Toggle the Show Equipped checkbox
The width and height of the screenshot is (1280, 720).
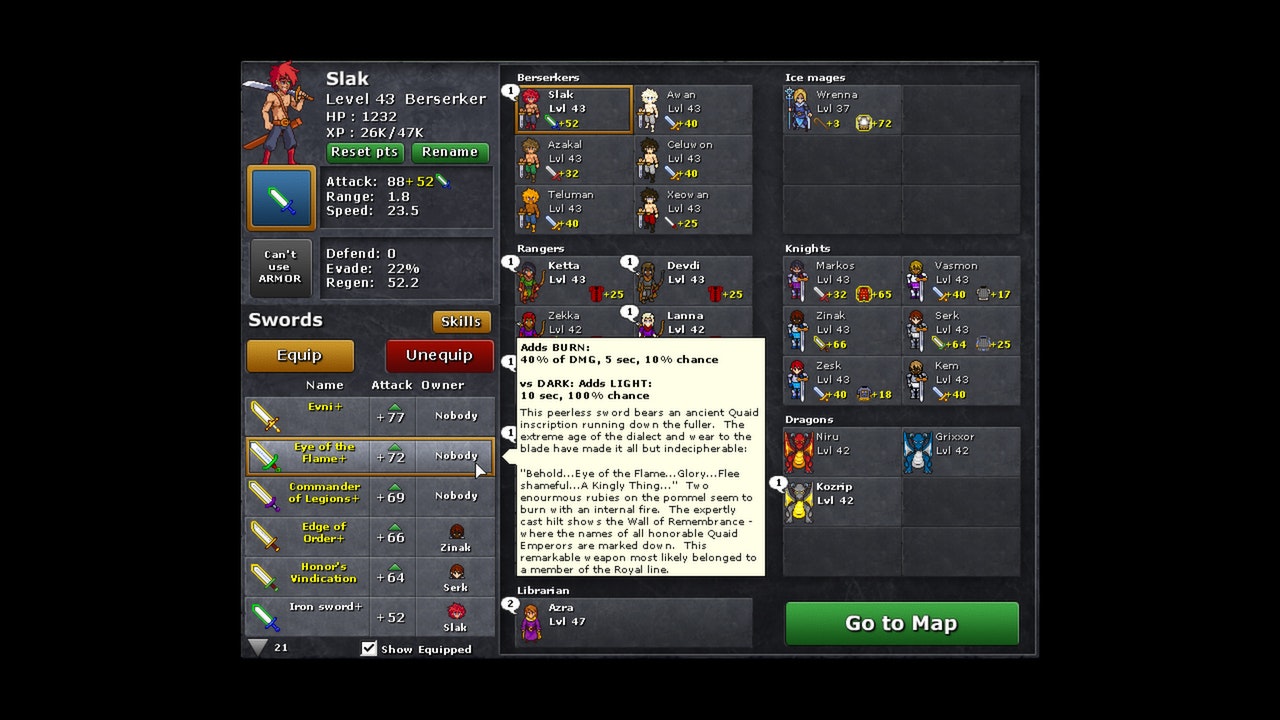pos(369,649)
